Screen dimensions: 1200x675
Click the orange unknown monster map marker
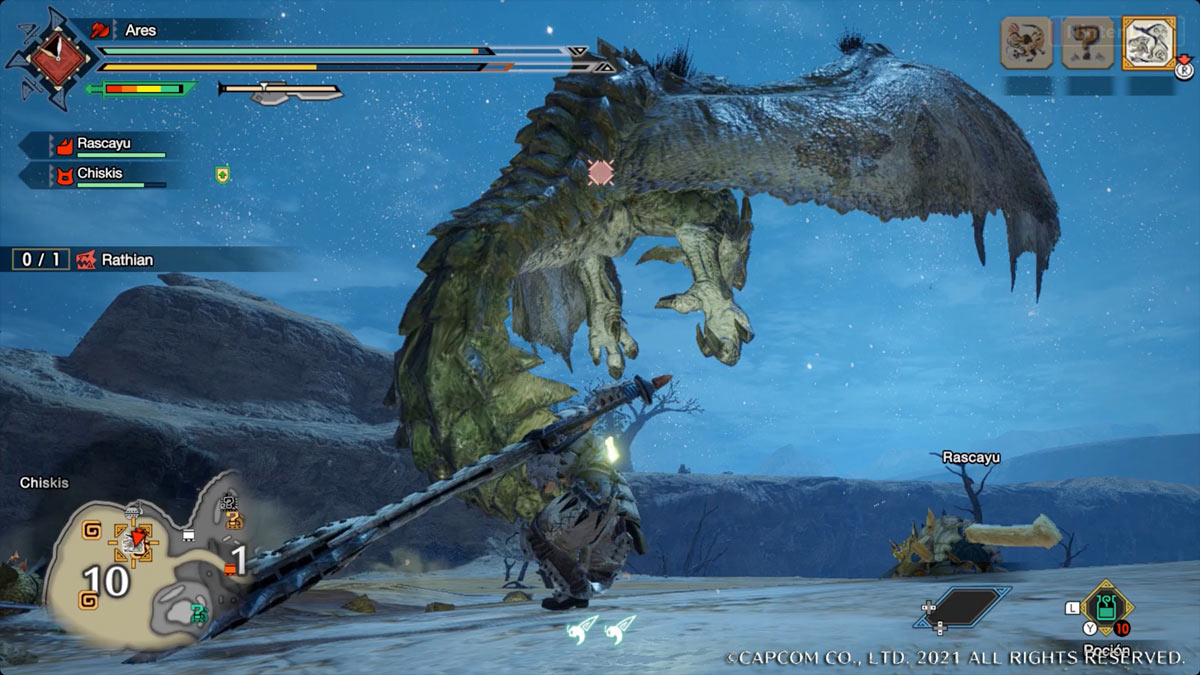234,519
